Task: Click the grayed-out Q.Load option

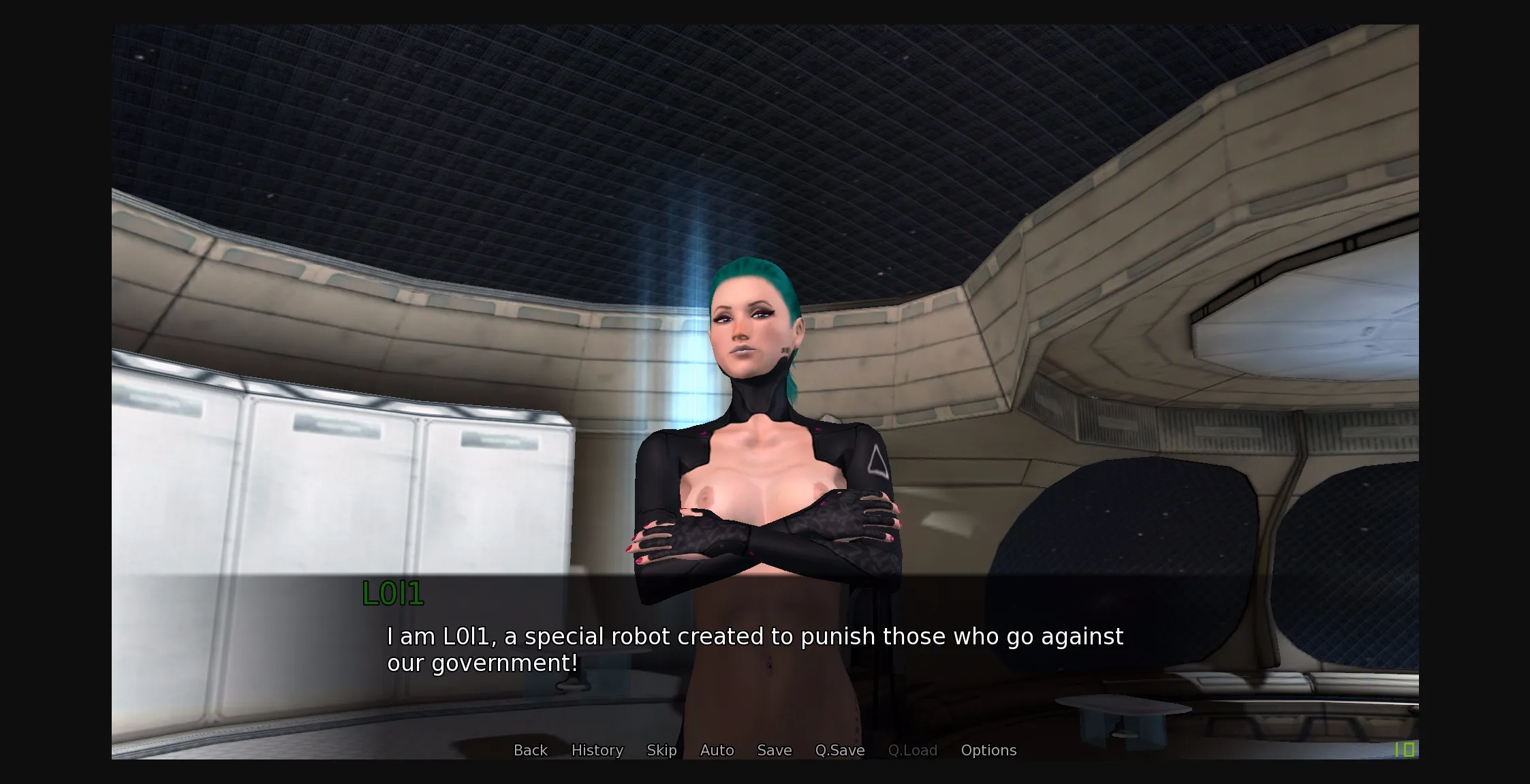Action: click(x=913, y=750)
